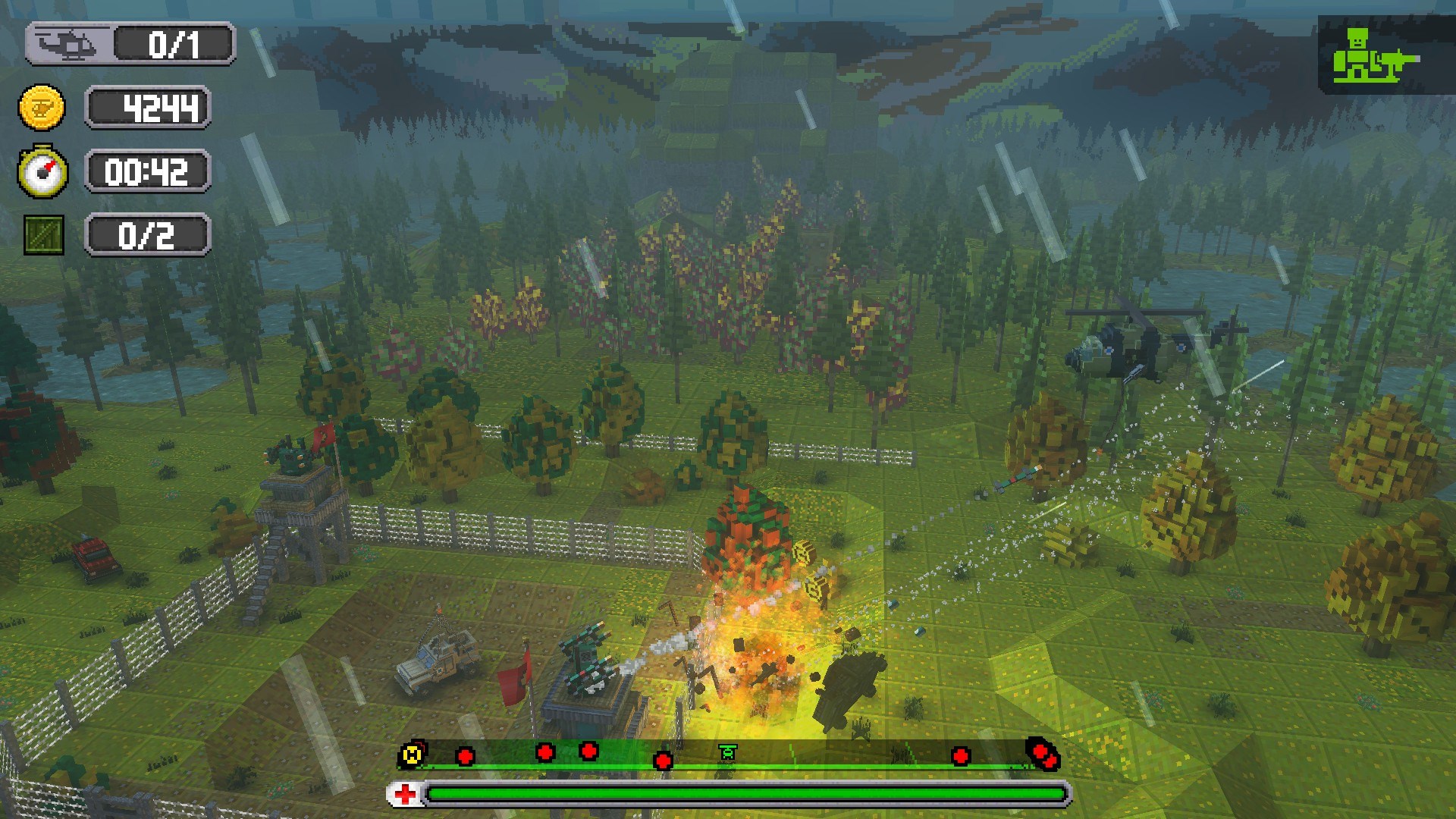
Task: Click the red cross health icon
Action: [x=406, y=794]
